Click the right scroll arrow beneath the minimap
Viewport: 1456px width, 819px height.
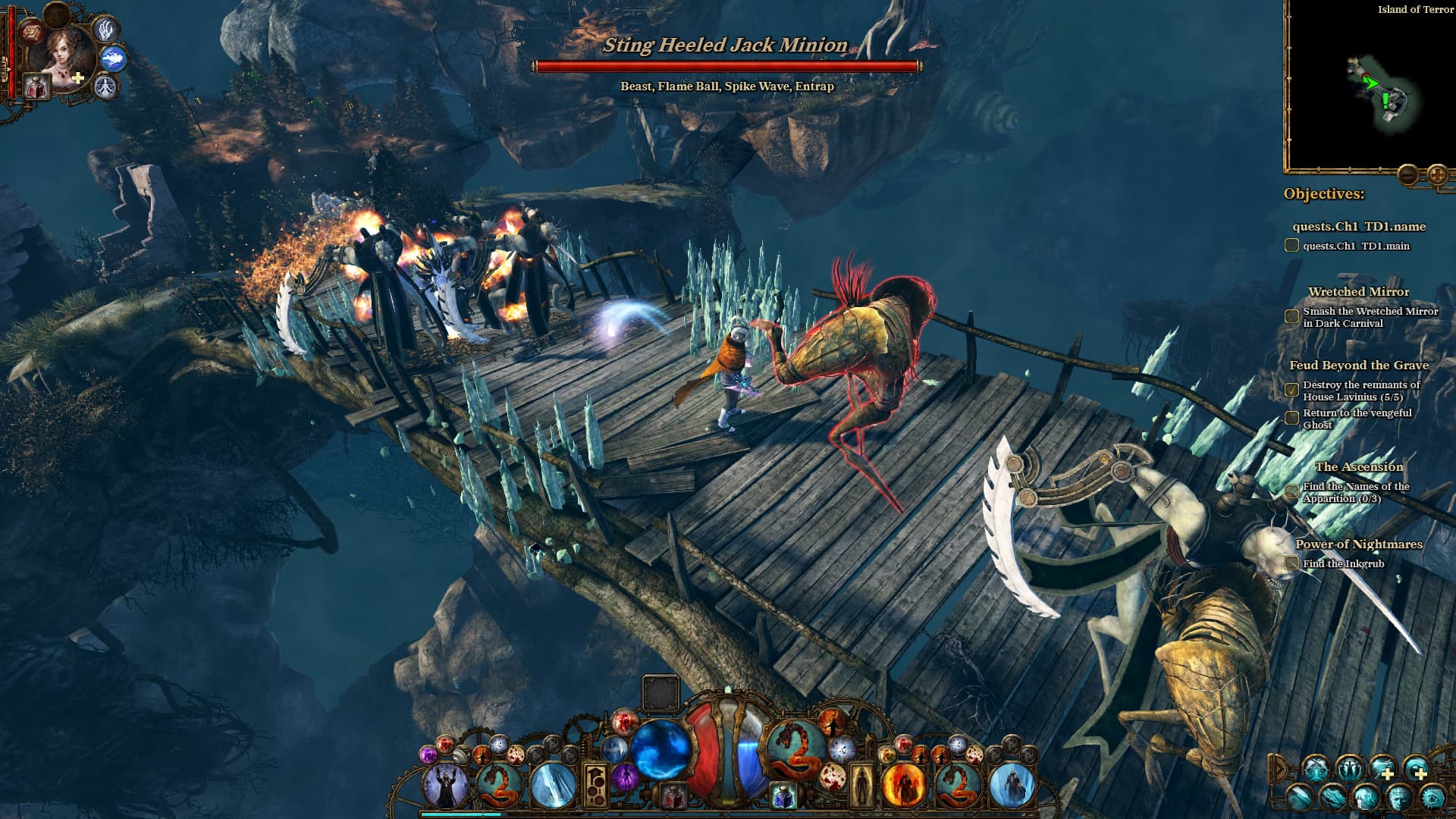1439,174
